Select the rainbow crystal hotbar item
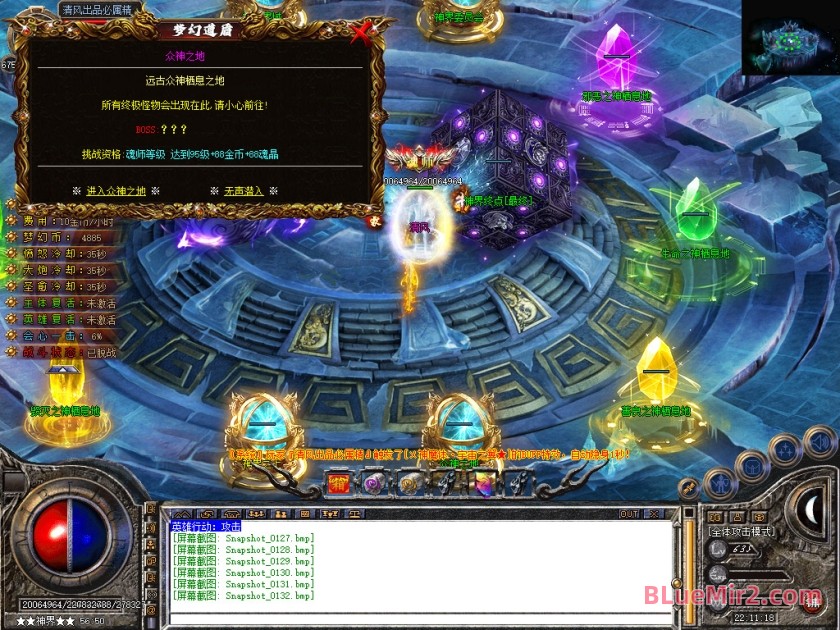The width and height of the screenshot is (840, 630). click(x=484, y=484)
